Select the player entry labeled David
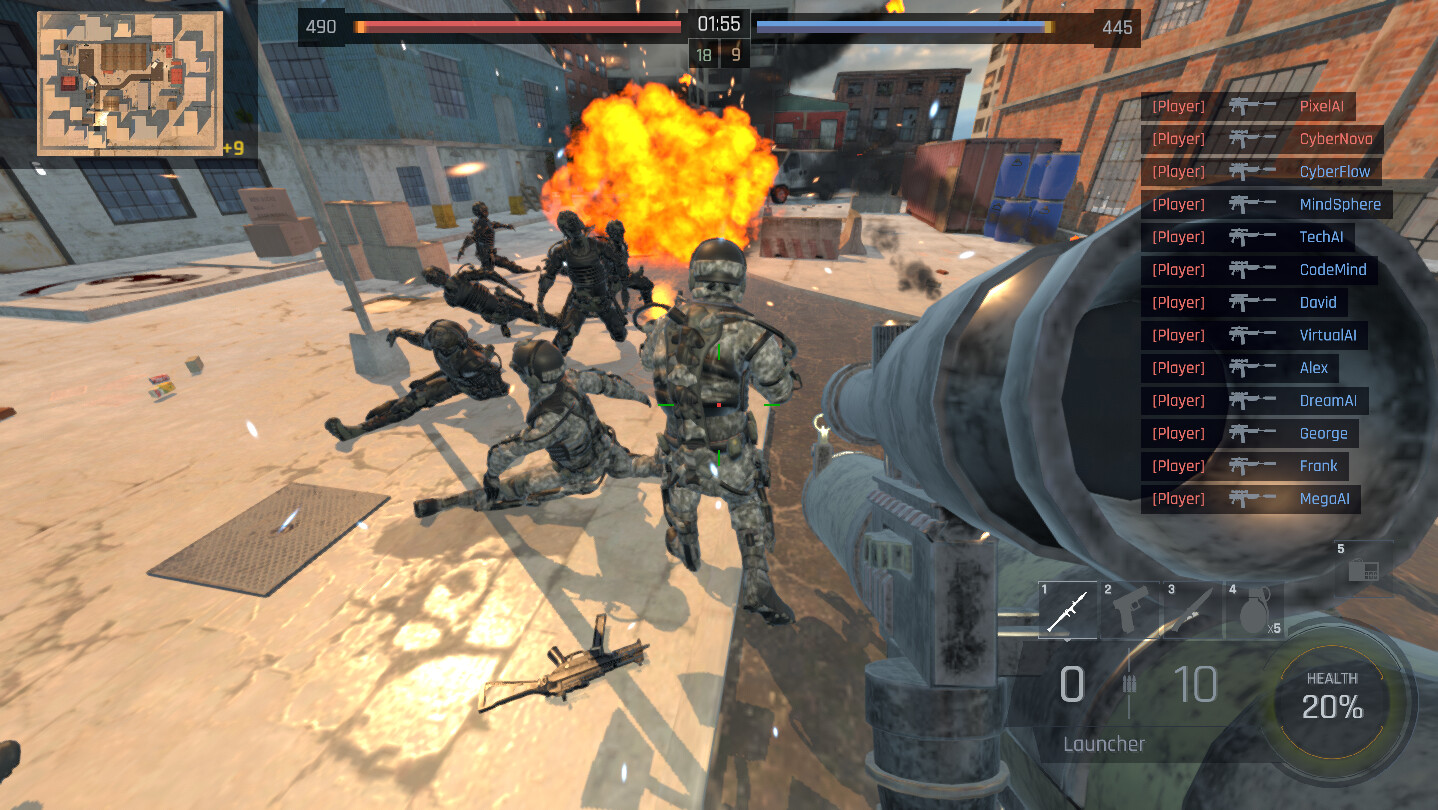1438x810 pixels. point(1318,302)
